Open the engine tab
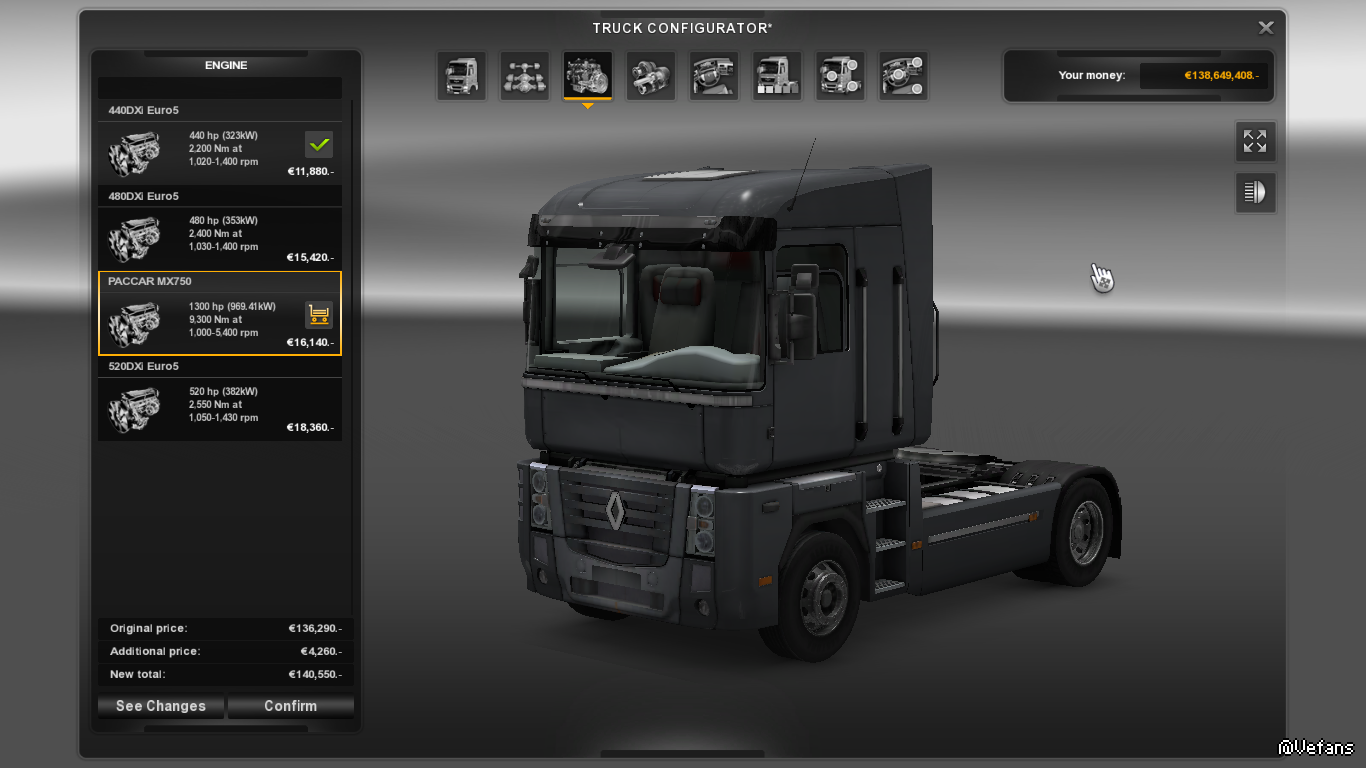 [x=588, y=76]
